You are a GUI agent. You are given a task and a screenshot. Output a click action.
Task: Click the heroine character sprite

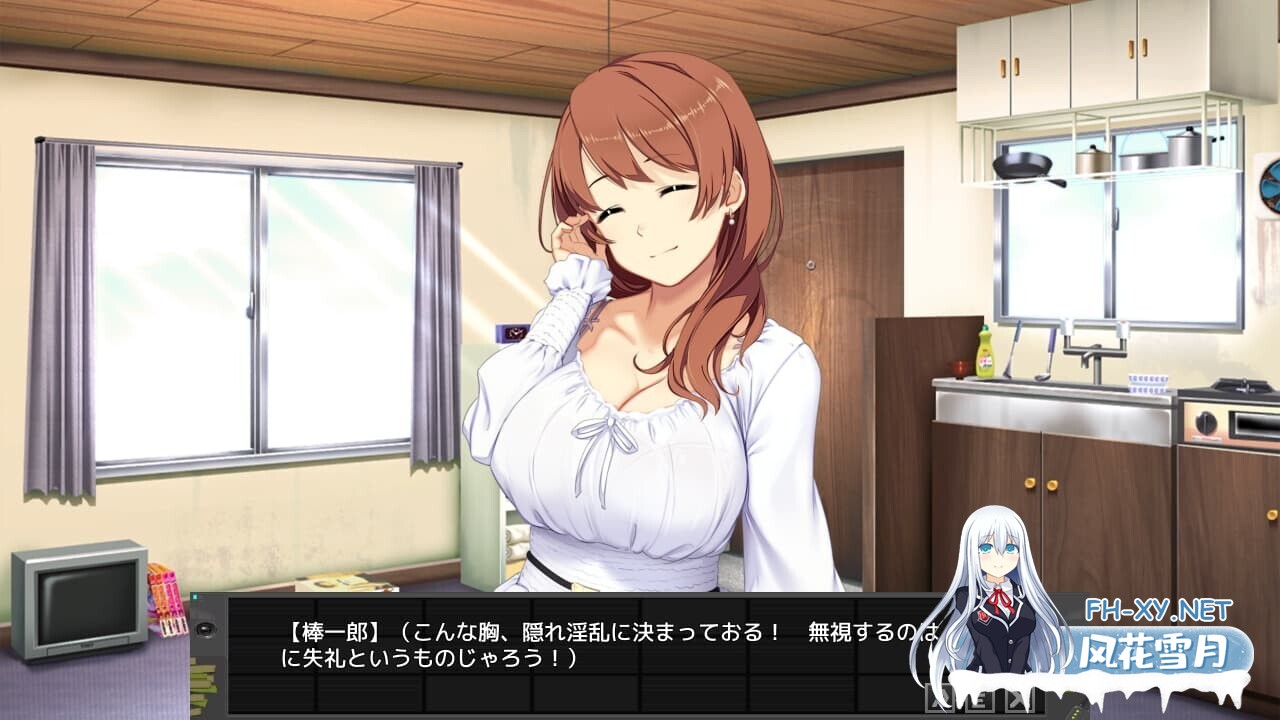point(640,350)
